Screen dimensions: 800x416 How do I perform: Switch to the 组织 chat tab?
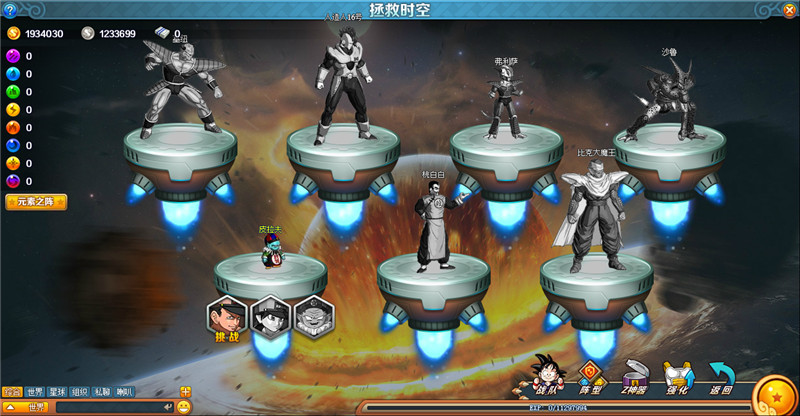pyautogui.click(x=80, y=391)
